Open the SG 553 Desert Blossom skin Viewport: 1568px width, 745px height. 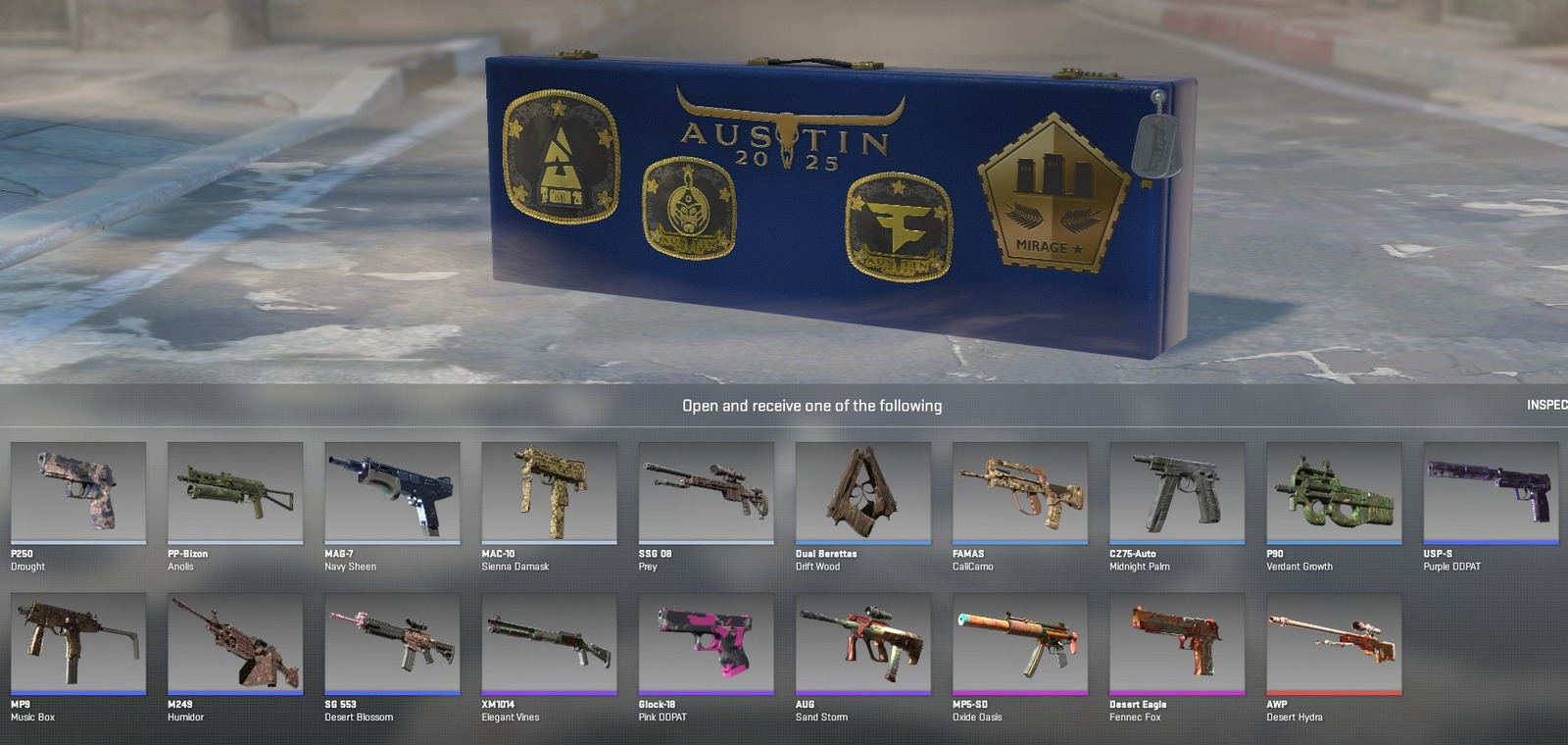(x=392, y=645)
